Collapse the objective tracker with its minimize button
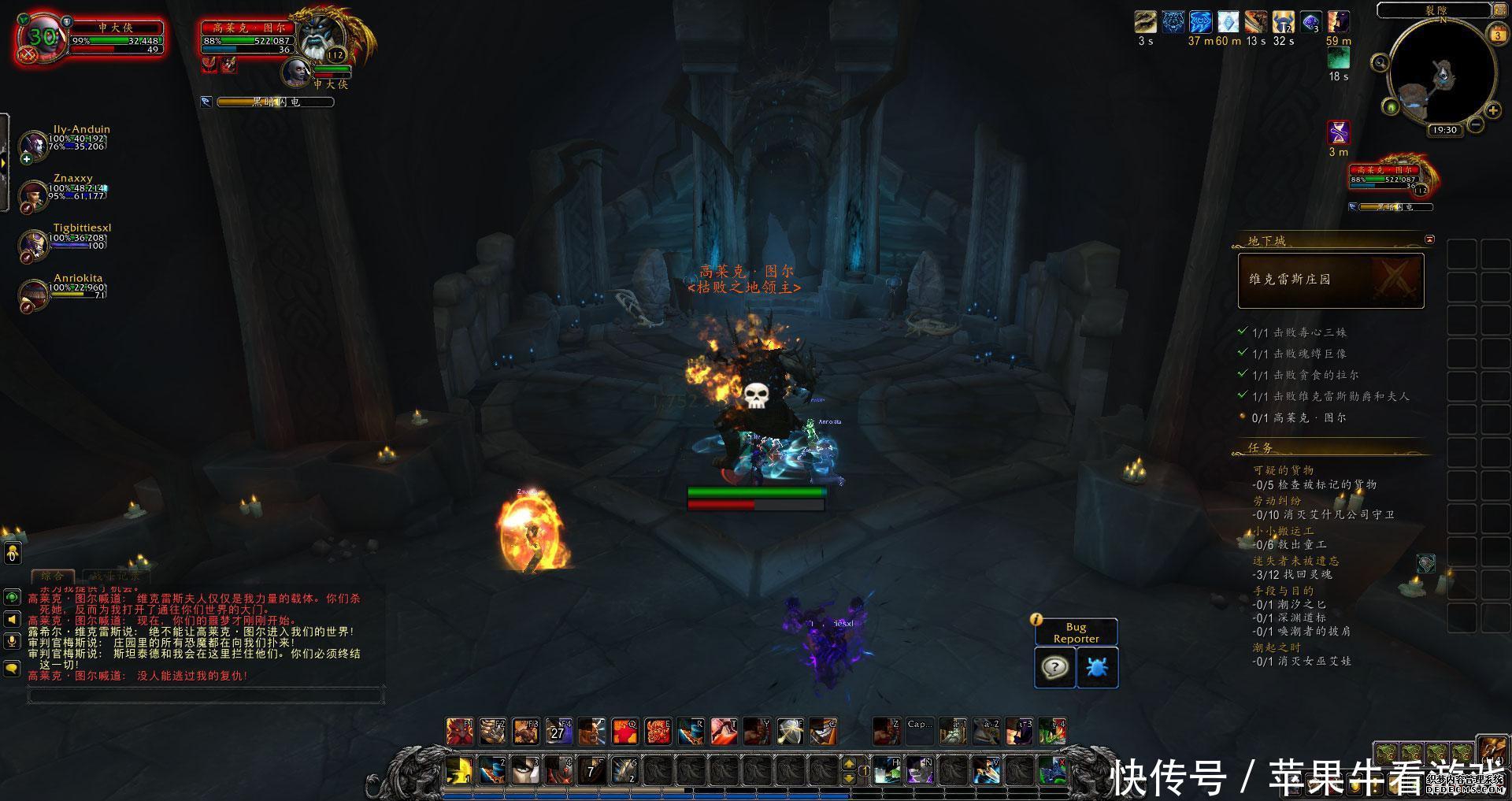The width and height of the screenshot is (1512, 801). (x=1429, y=239)
